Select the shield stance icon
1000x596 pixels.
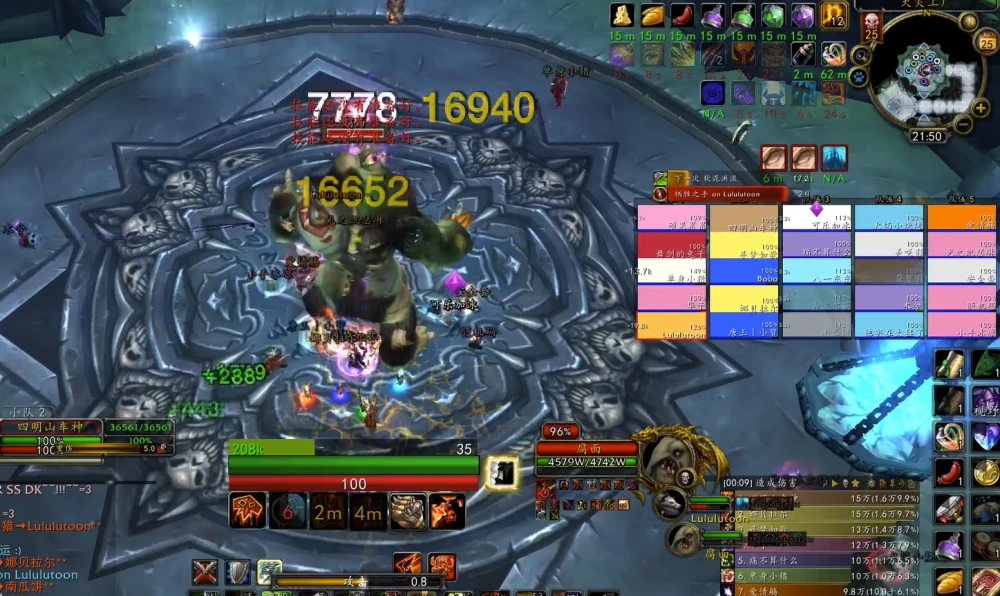(238, 572)
